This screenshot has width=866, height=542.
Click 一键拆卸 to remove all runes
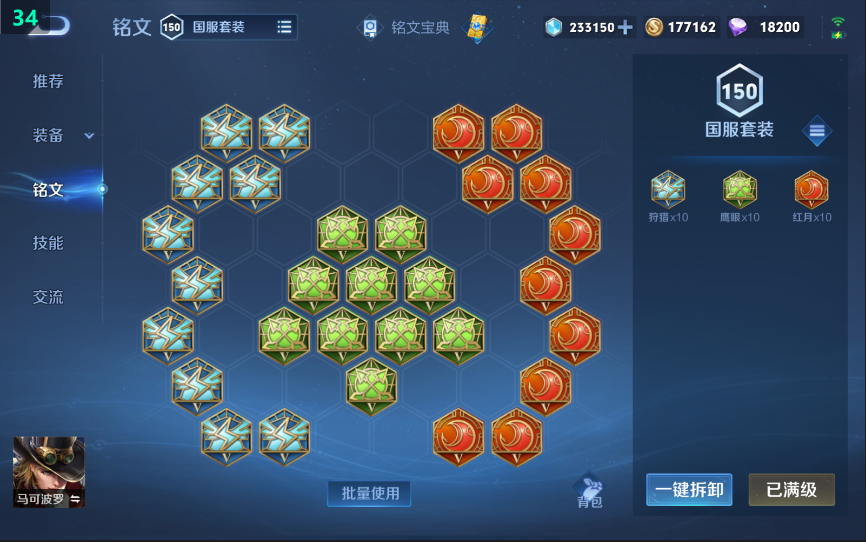689,489
